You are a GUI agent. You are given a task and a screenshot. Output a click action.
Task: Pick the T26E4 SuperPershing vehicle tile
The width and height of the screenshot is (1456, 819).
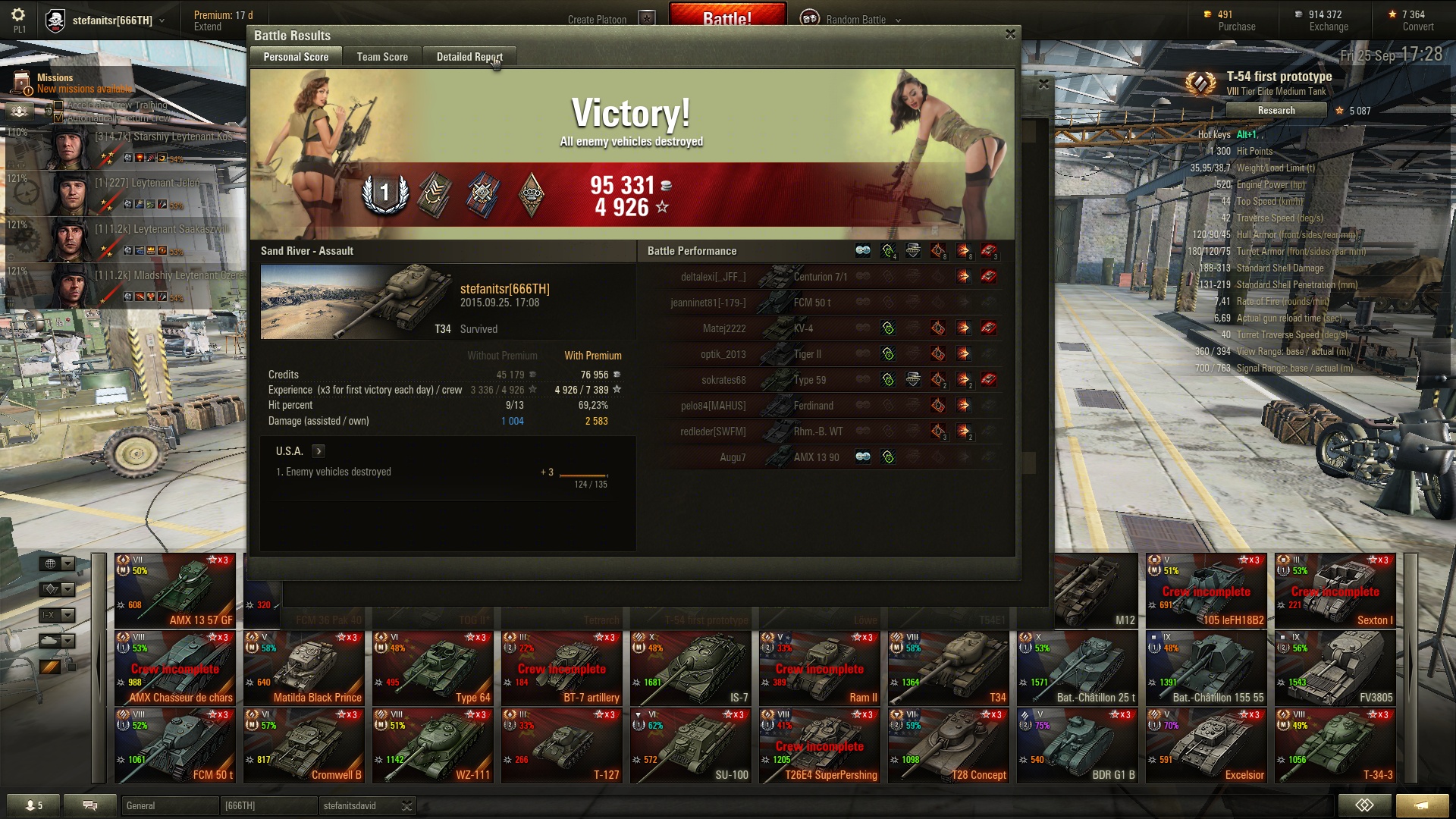(819, 745)
